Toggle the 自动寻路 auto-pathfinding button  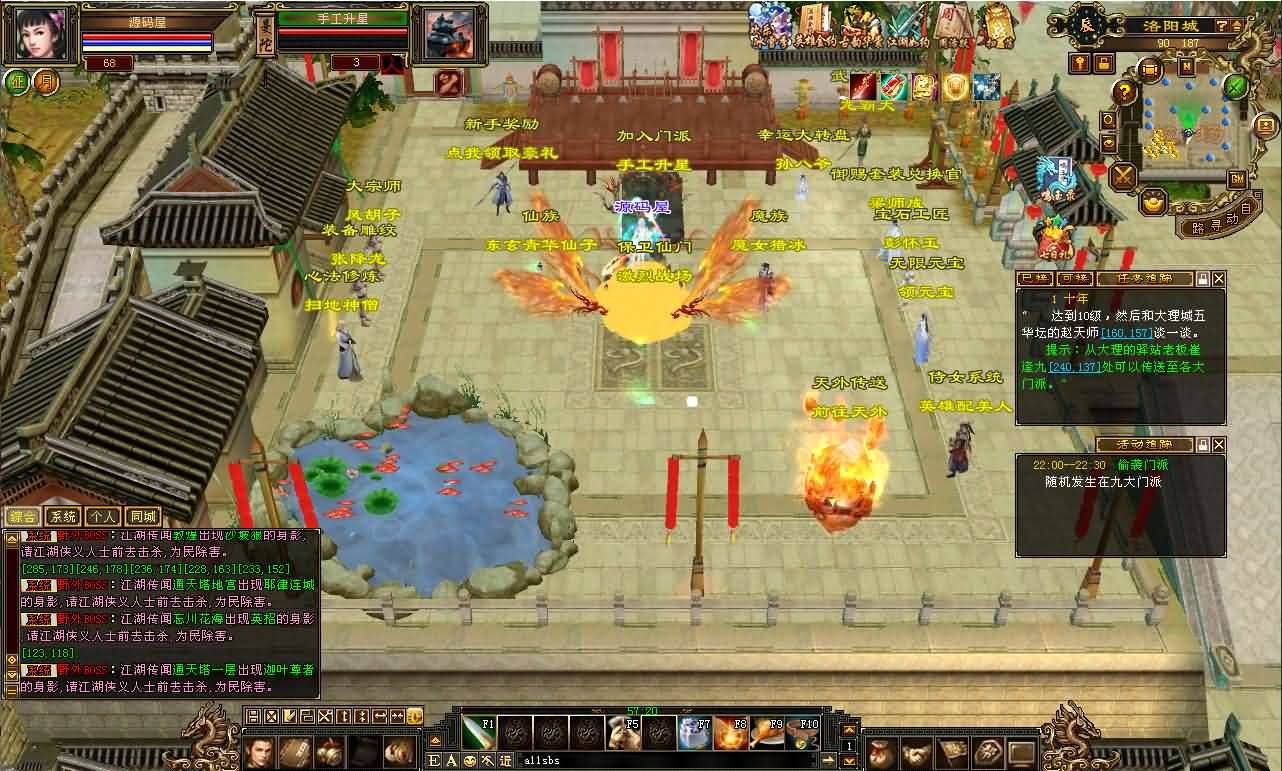point(1209,224)
